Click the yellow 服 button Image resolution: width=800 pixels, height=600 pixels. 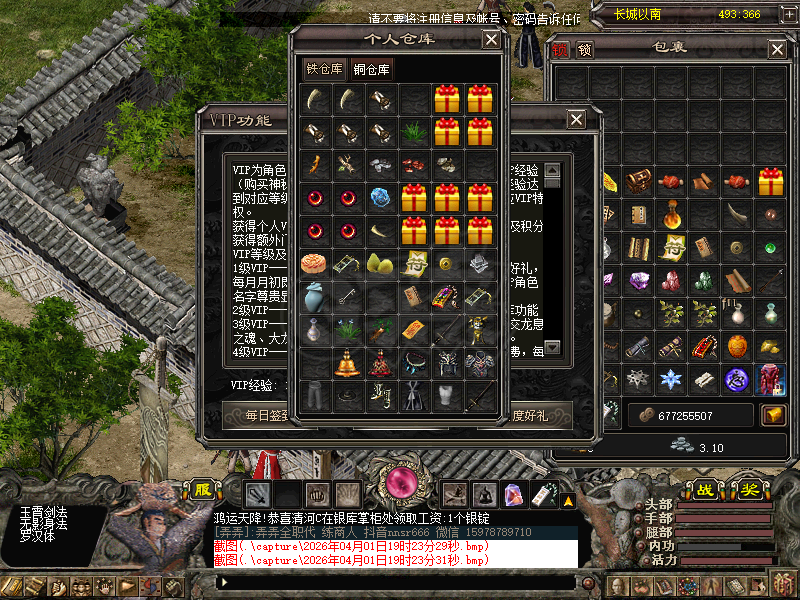pyautogui.click(x=203, y=490)
